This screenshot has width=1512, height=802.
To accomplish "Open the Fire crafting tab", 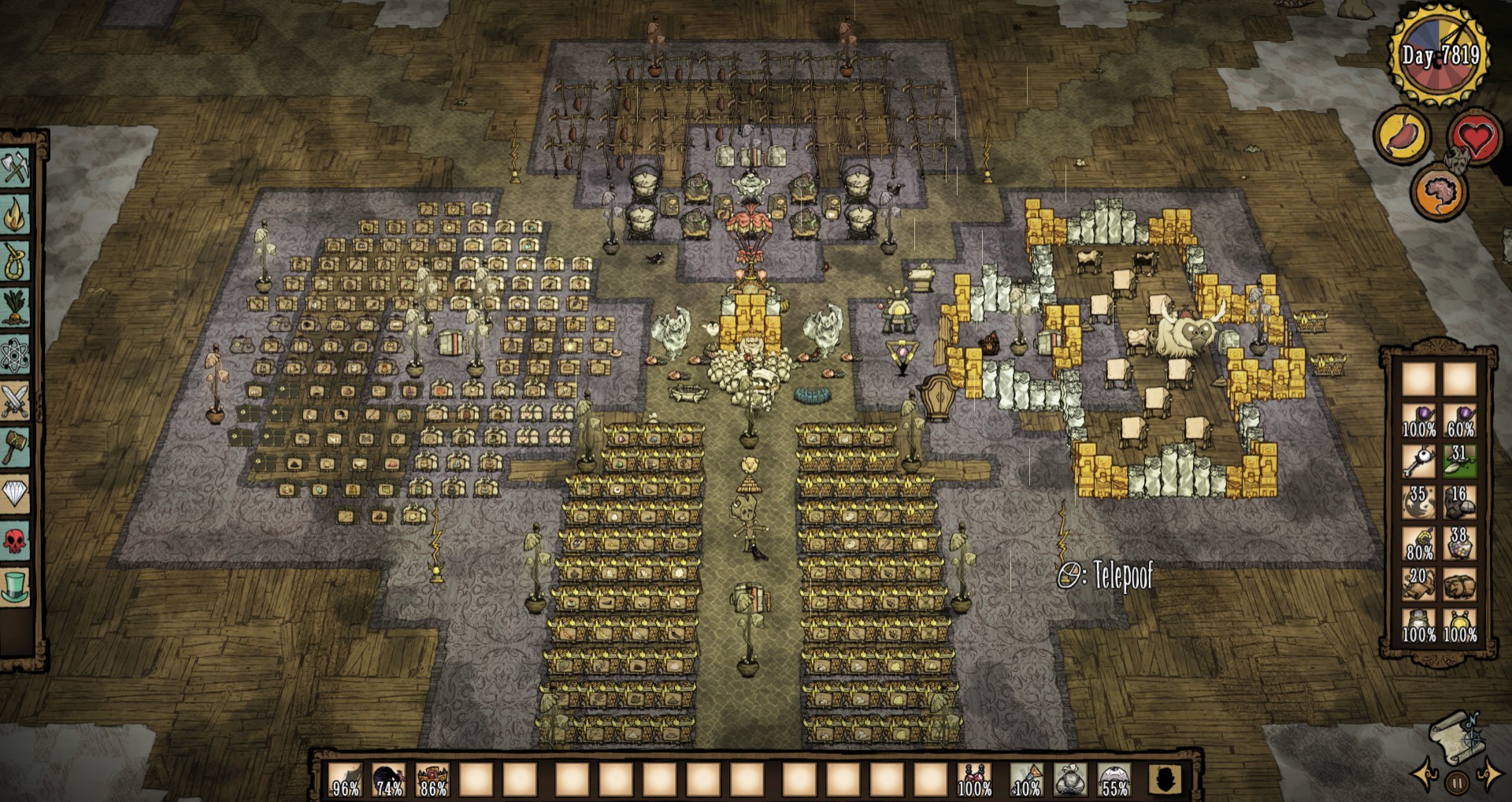I will coord(16,214).
